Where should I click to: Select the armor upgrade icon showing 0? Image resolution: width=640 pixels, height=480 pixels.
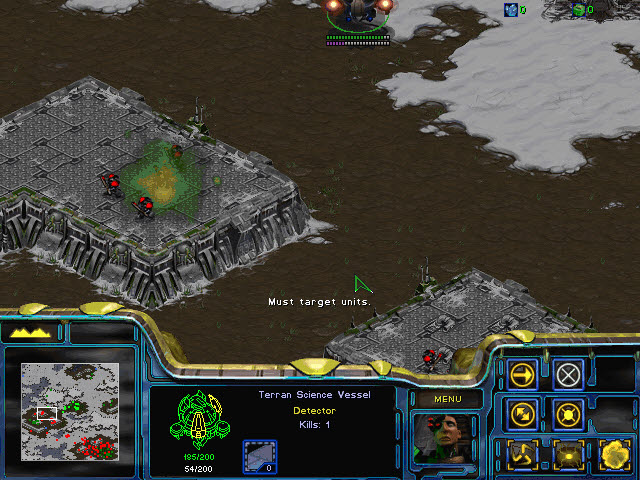click(x=259, y=457)
